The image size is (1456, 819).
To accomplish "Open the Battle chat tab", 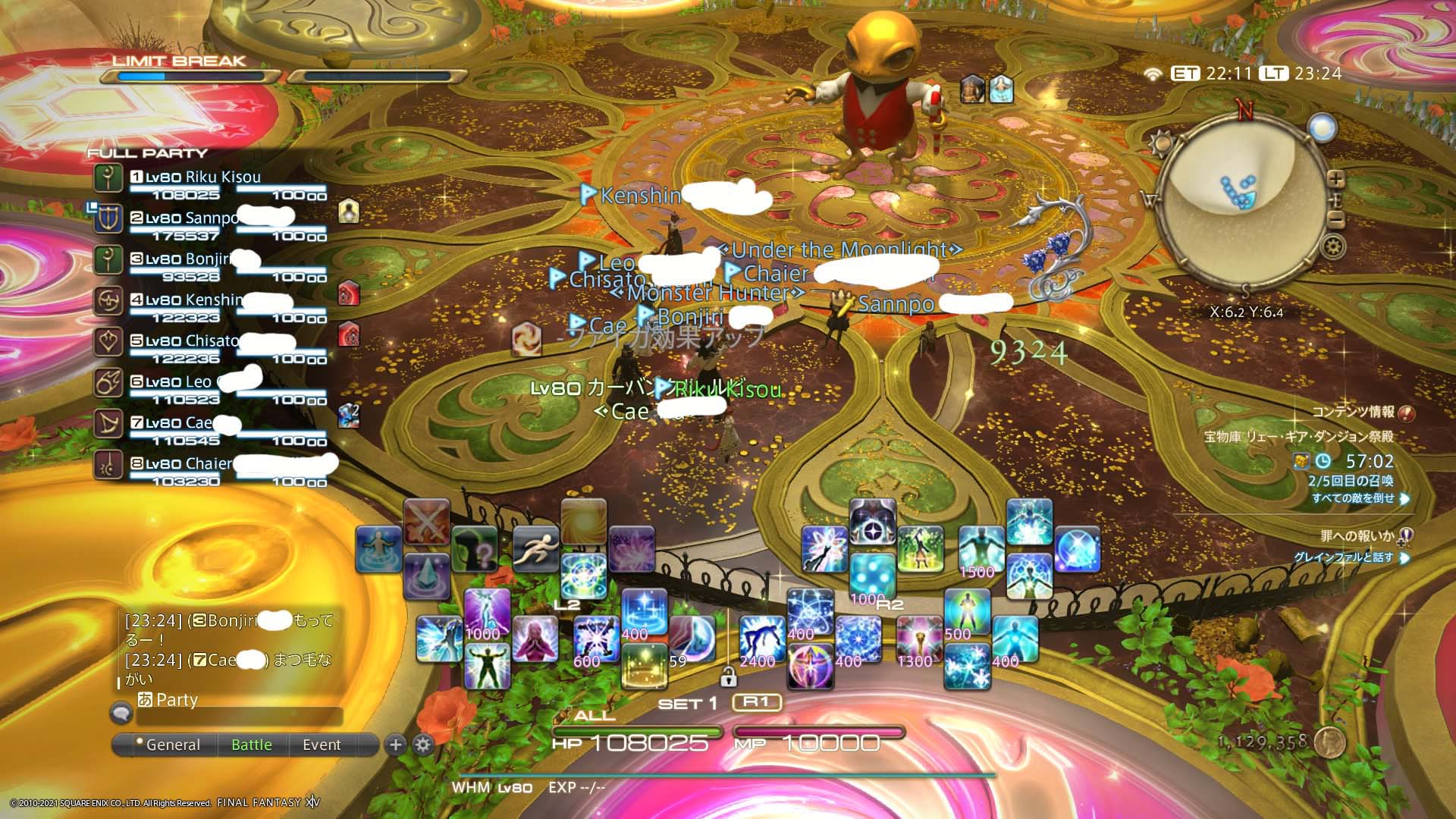I will [x=252, y=745].
